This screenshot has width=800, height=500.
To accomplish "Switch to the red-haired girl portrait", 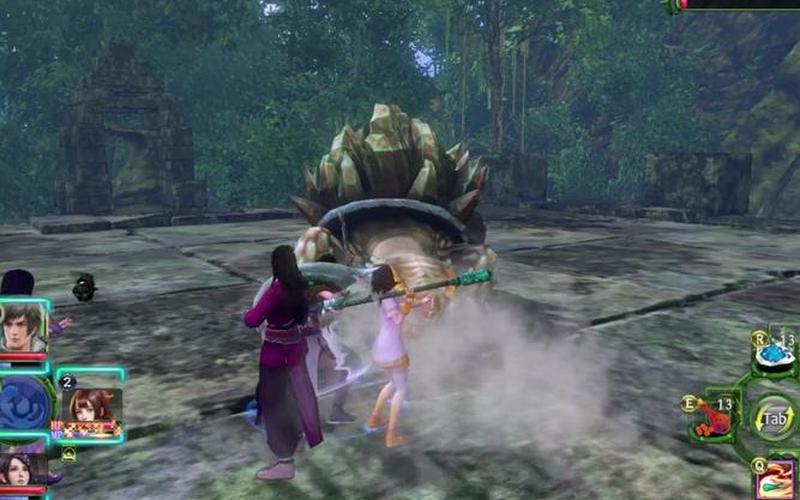I will (x=91, y=404).
